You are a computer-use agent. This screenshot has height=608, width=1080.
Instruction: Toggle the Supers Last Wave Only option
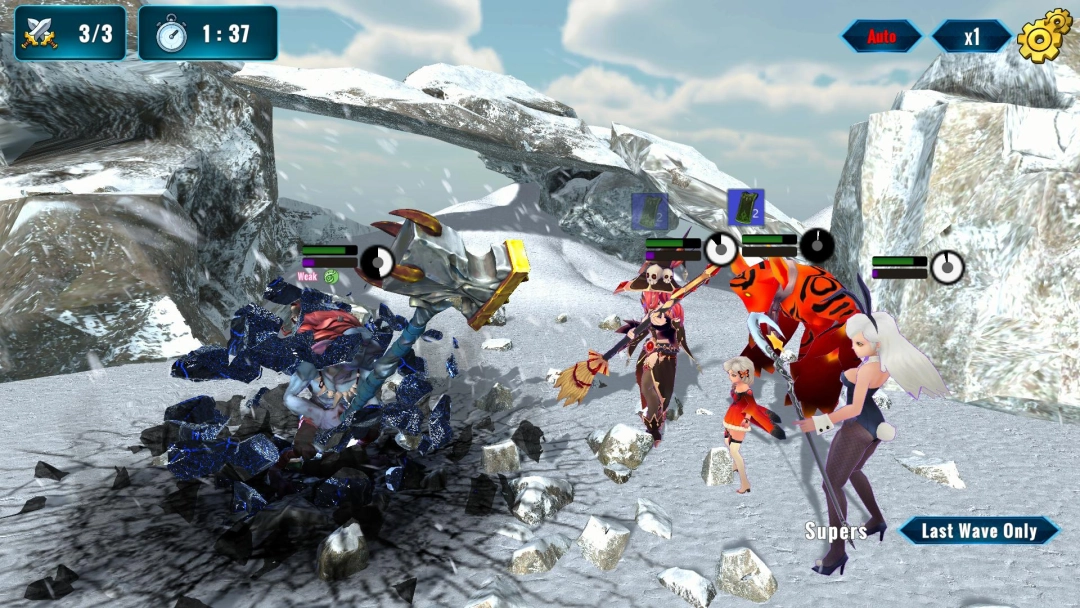pyautogui.click(x=978, y=531)
